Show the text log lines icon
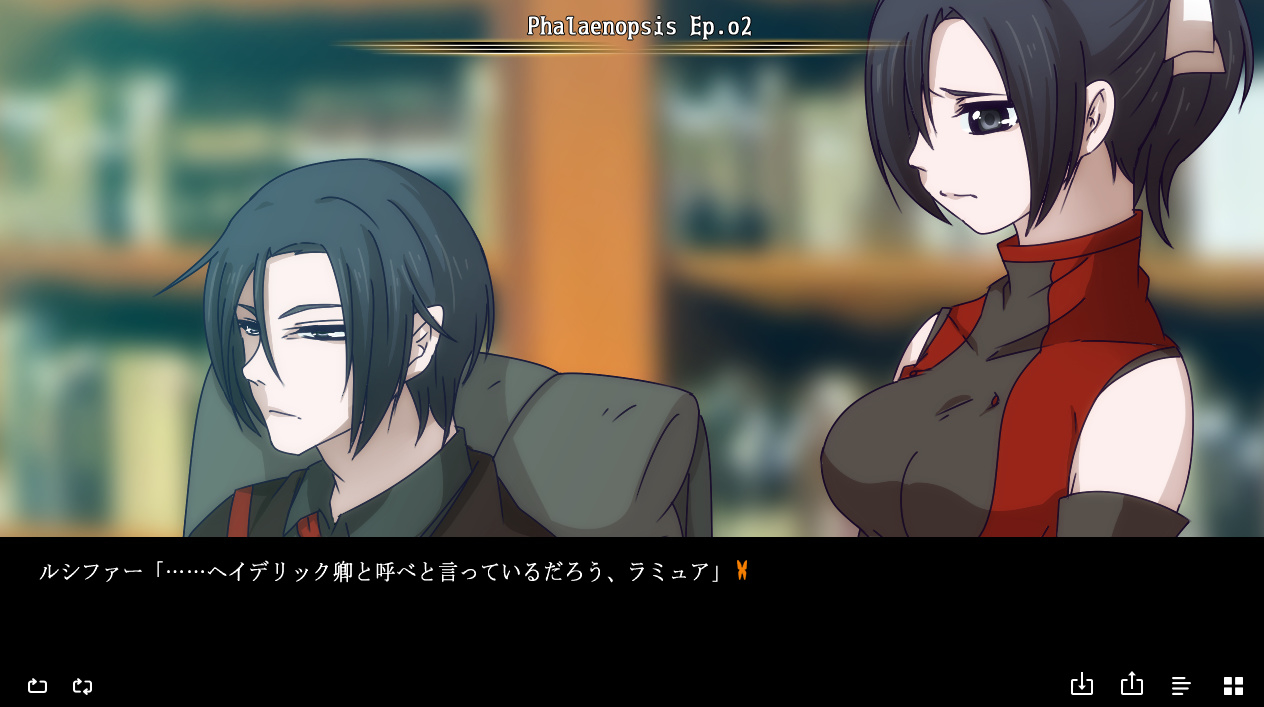Viewport: 1264px width, 707px height. point(1181,685)
